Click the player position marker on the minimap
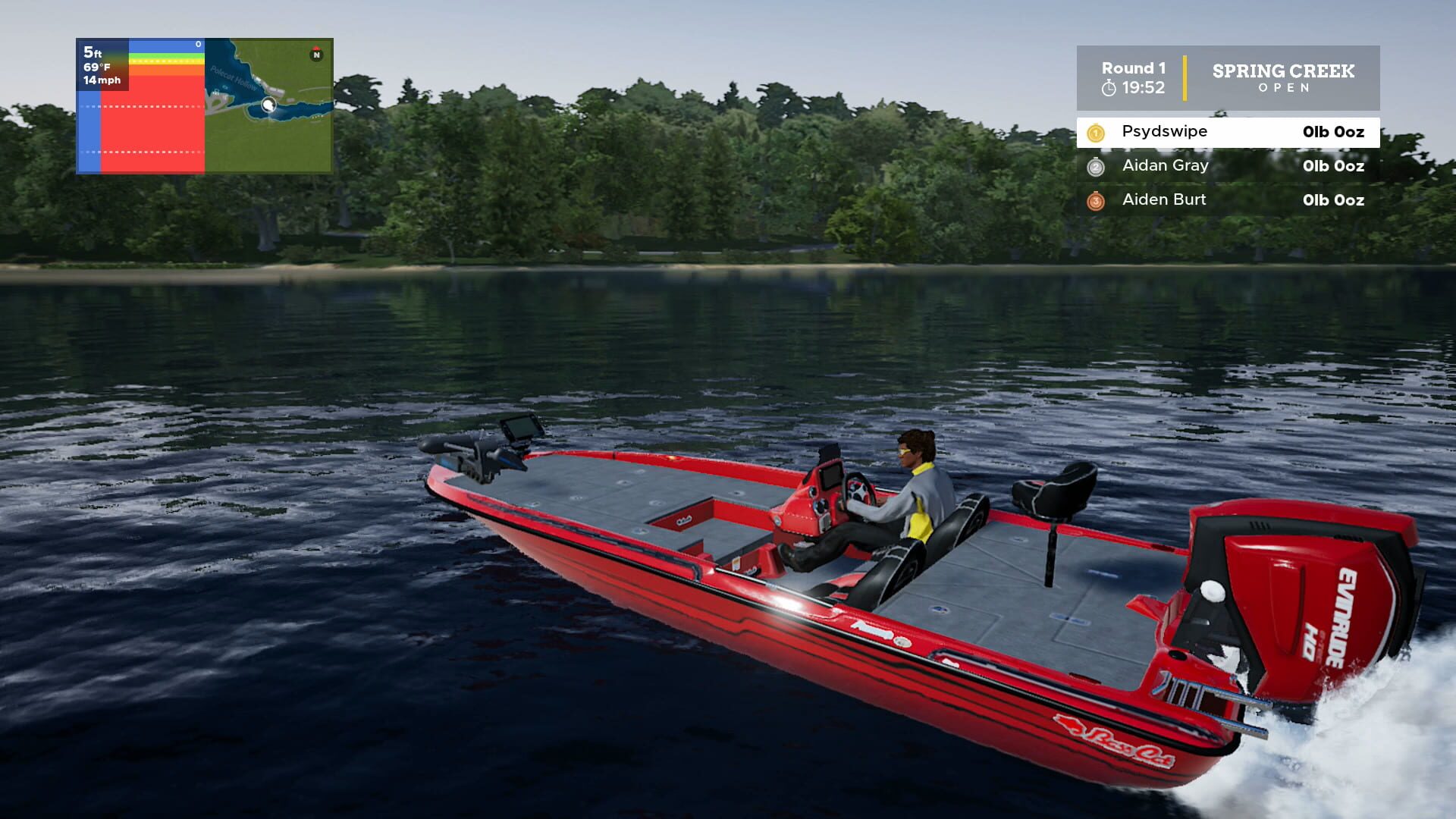 [x=268, y=106]
